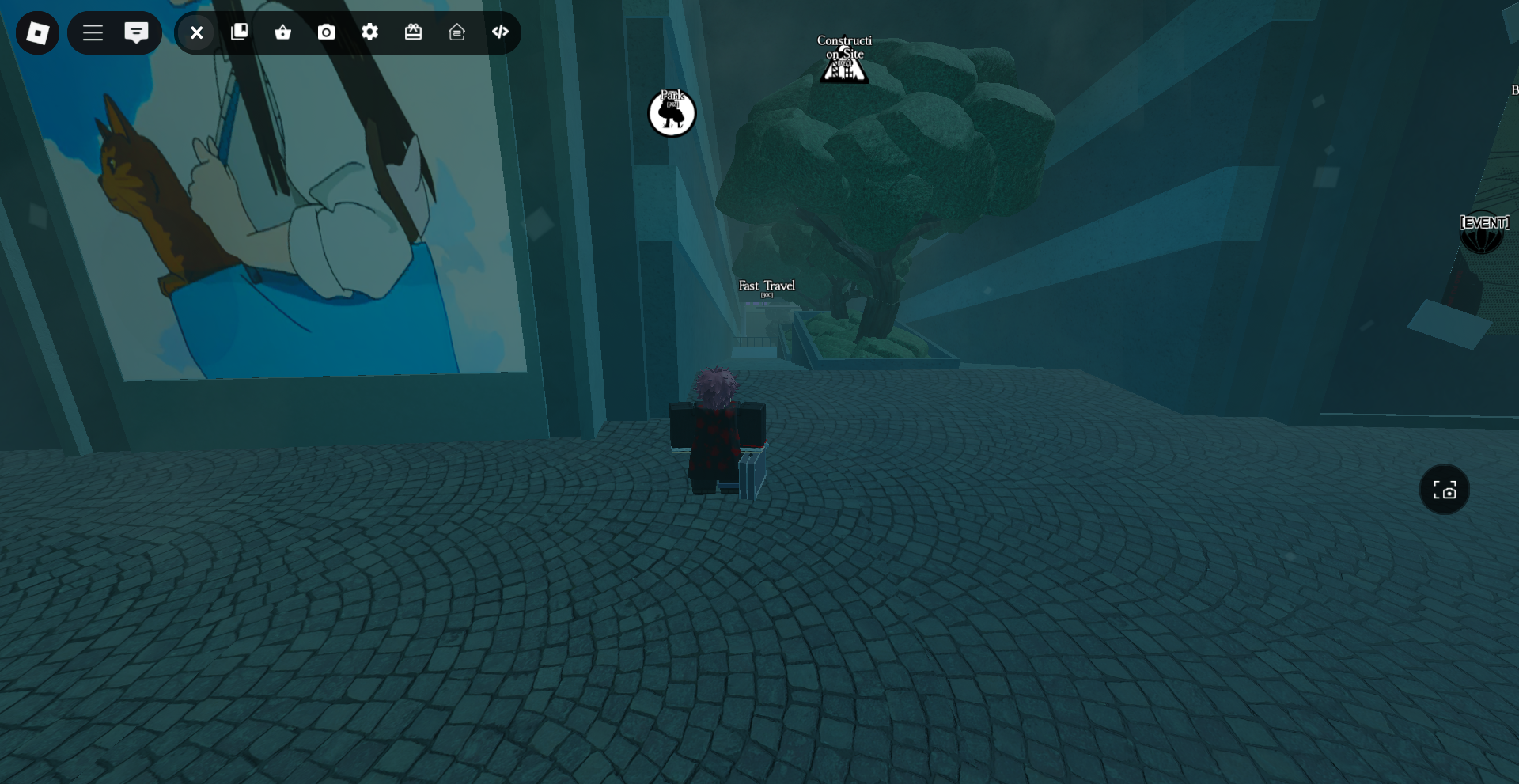1519x784 pixels.
Task: Select the house exit icon
Action: (457, 32)
